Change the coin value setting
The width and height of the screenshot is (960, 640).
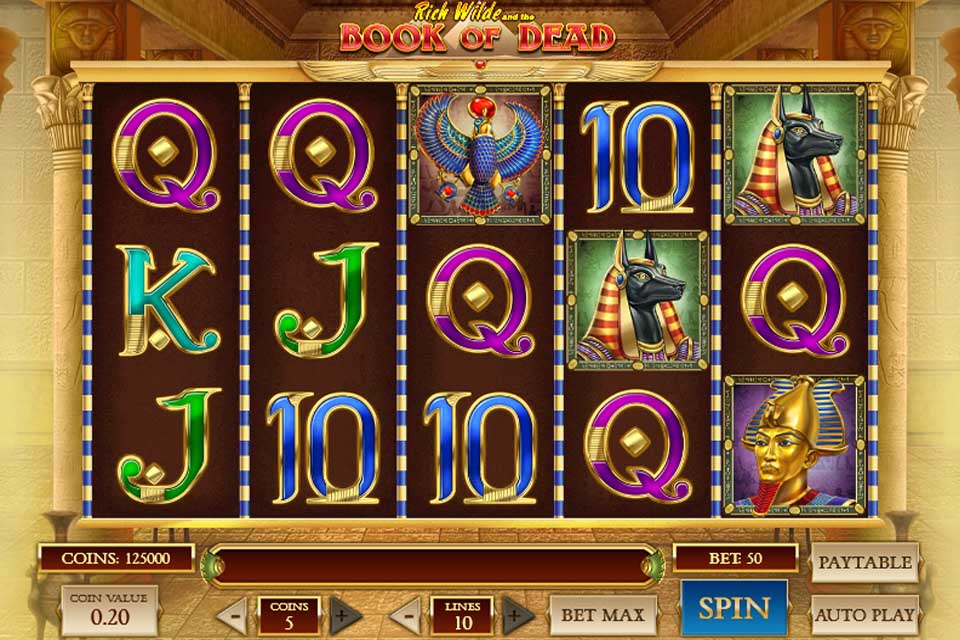pyautogui.click(x=109, y=611)
